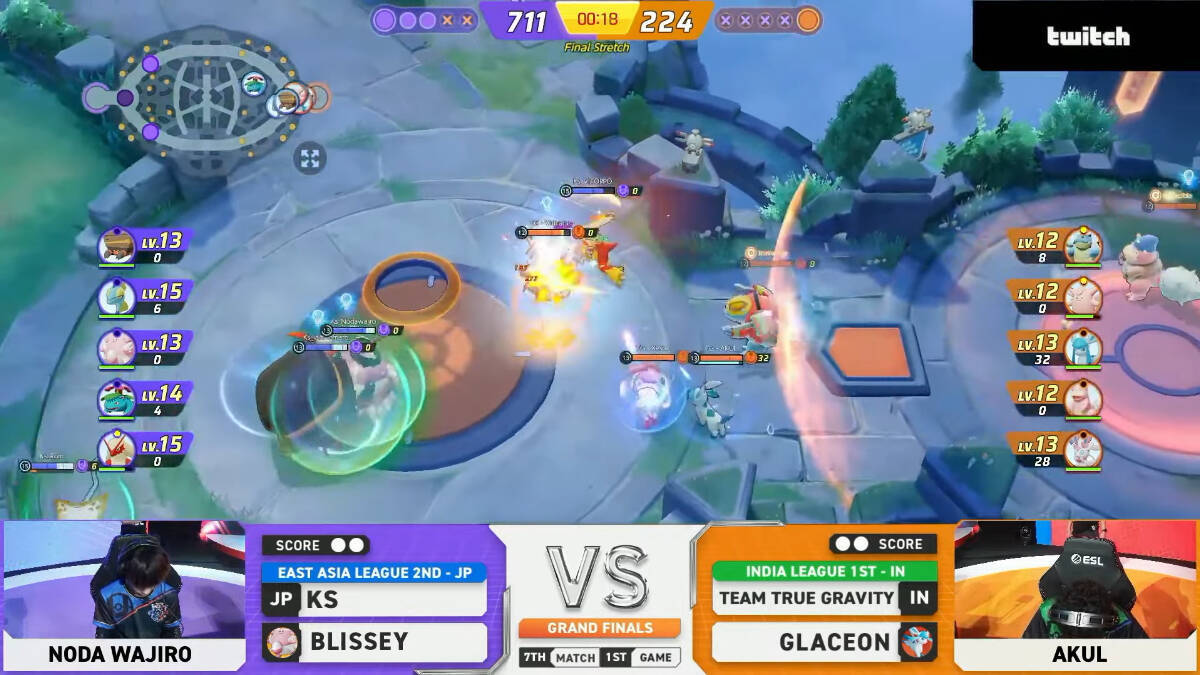The height and width of the screenshot is (675, 1200).
Task: Open Noda Wajiro's player camera feed
Action: click(x=123, y=580)
